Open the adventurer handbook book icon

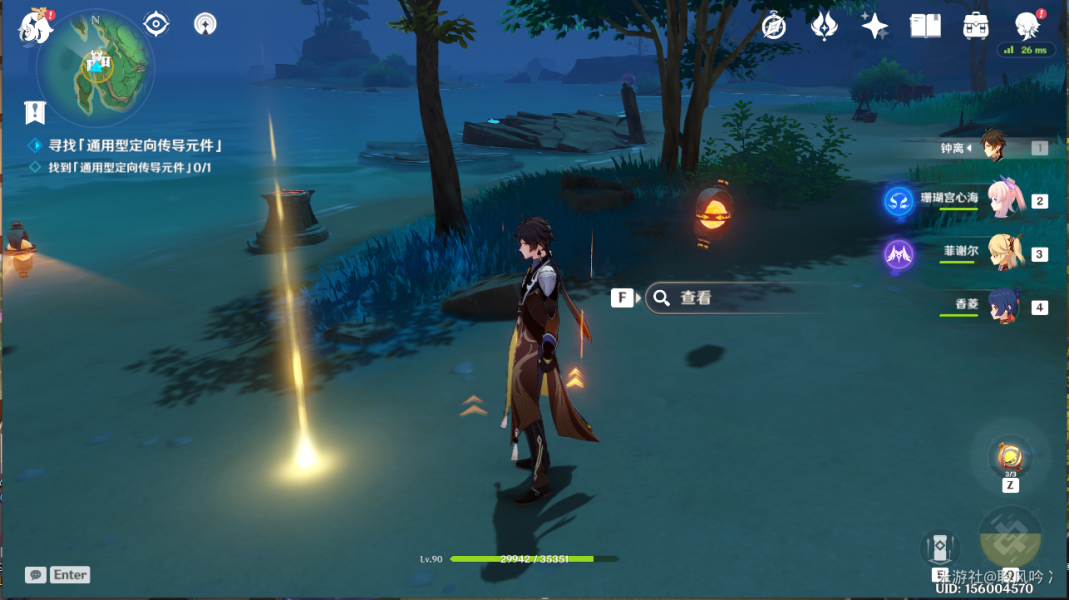point(925,26)
